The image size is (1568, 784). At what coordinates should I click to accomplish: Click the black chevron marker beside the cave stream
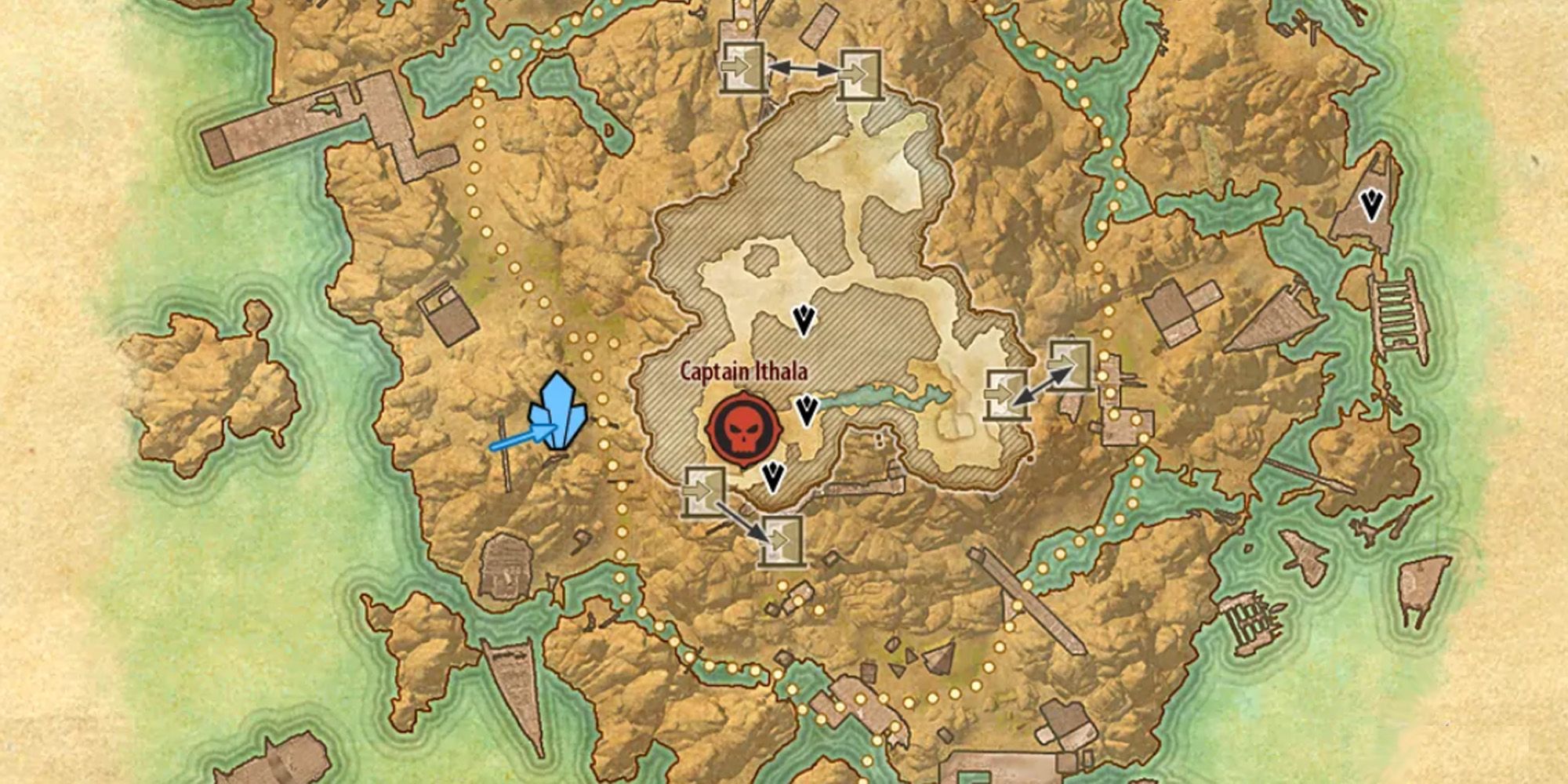click(x=807, y=410)
